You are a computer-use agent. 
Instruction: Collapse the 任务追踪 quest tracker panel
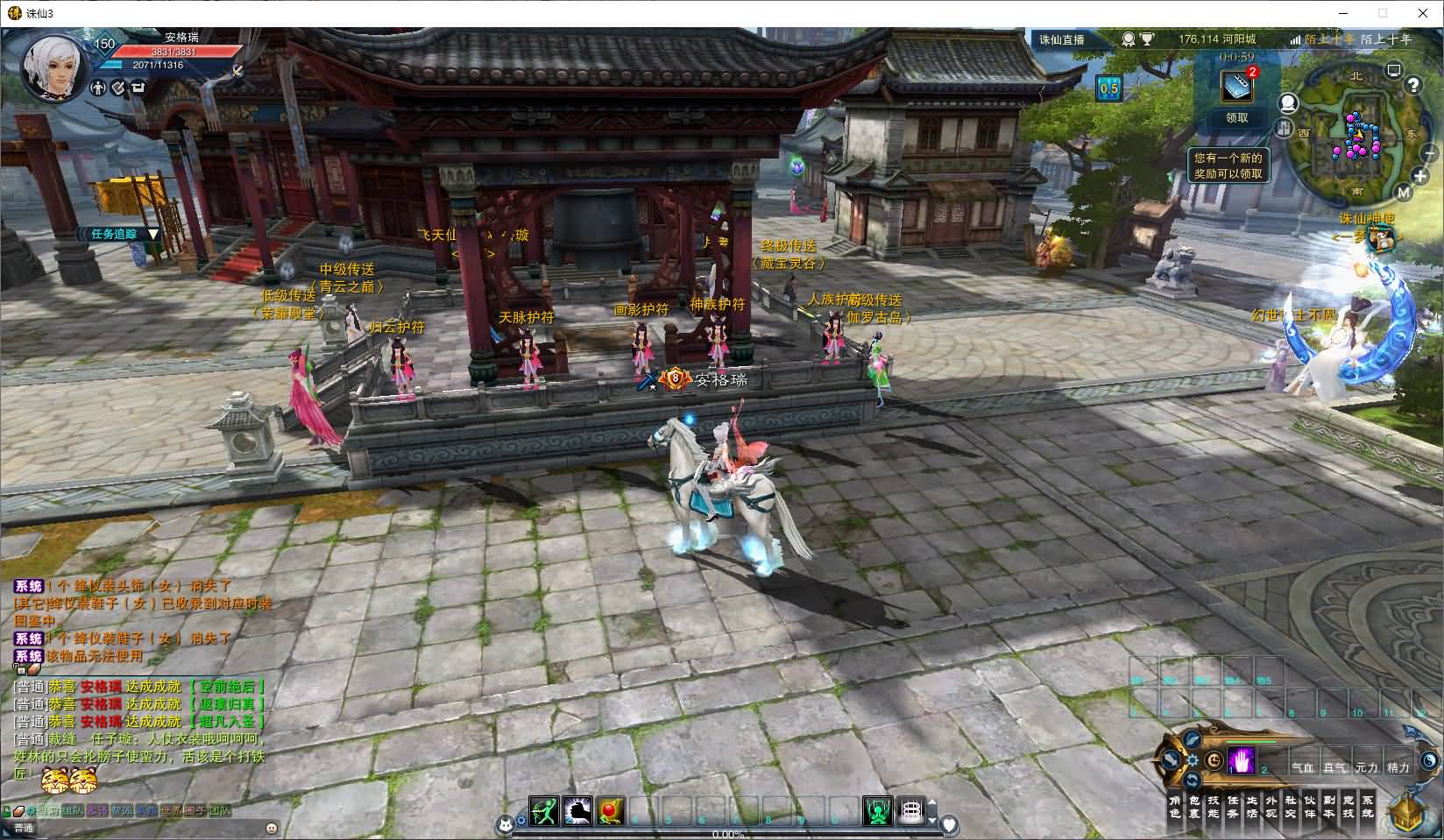153,234
